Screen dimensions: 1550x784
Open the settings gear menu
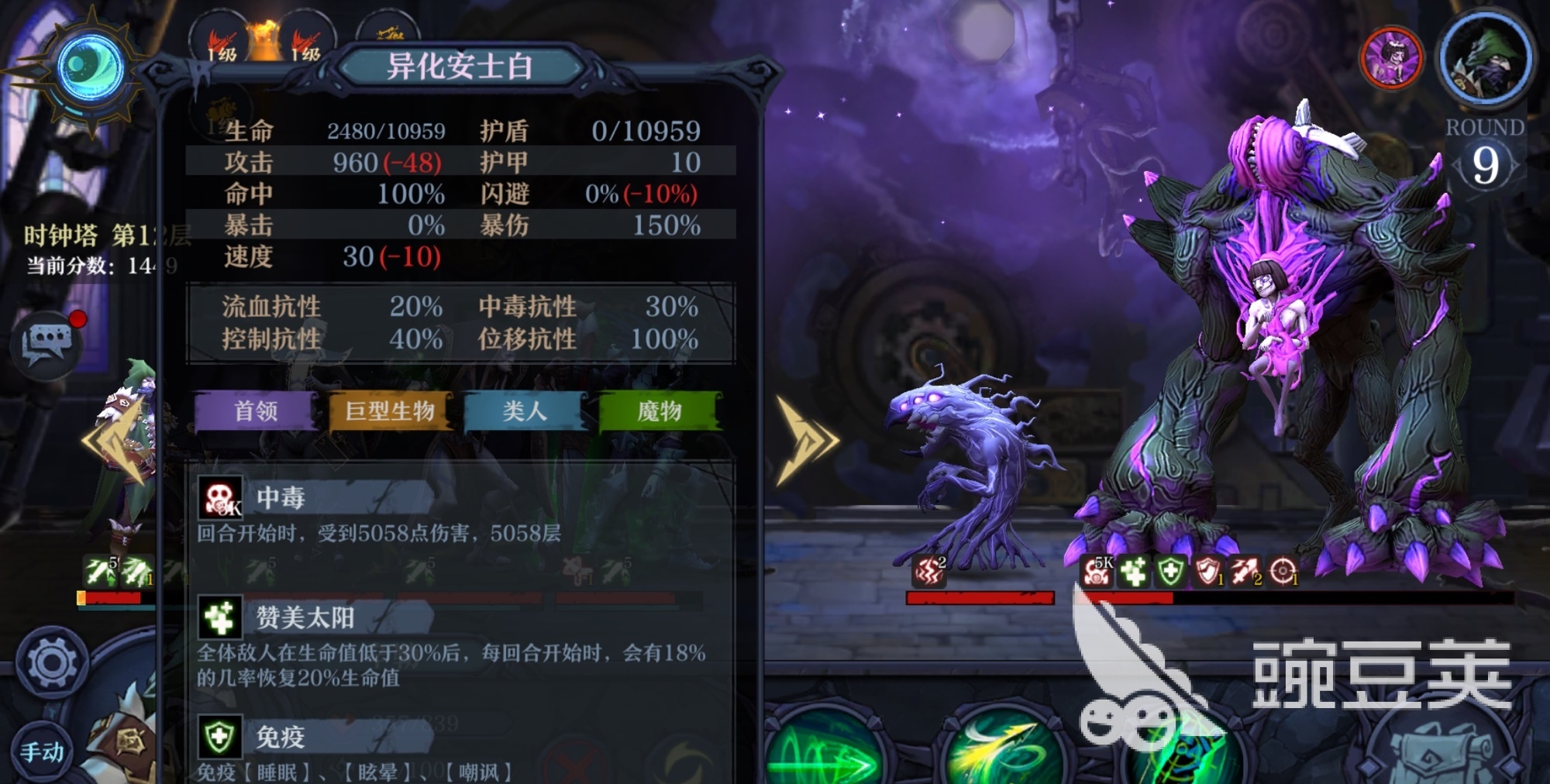(x=52, y=662)
